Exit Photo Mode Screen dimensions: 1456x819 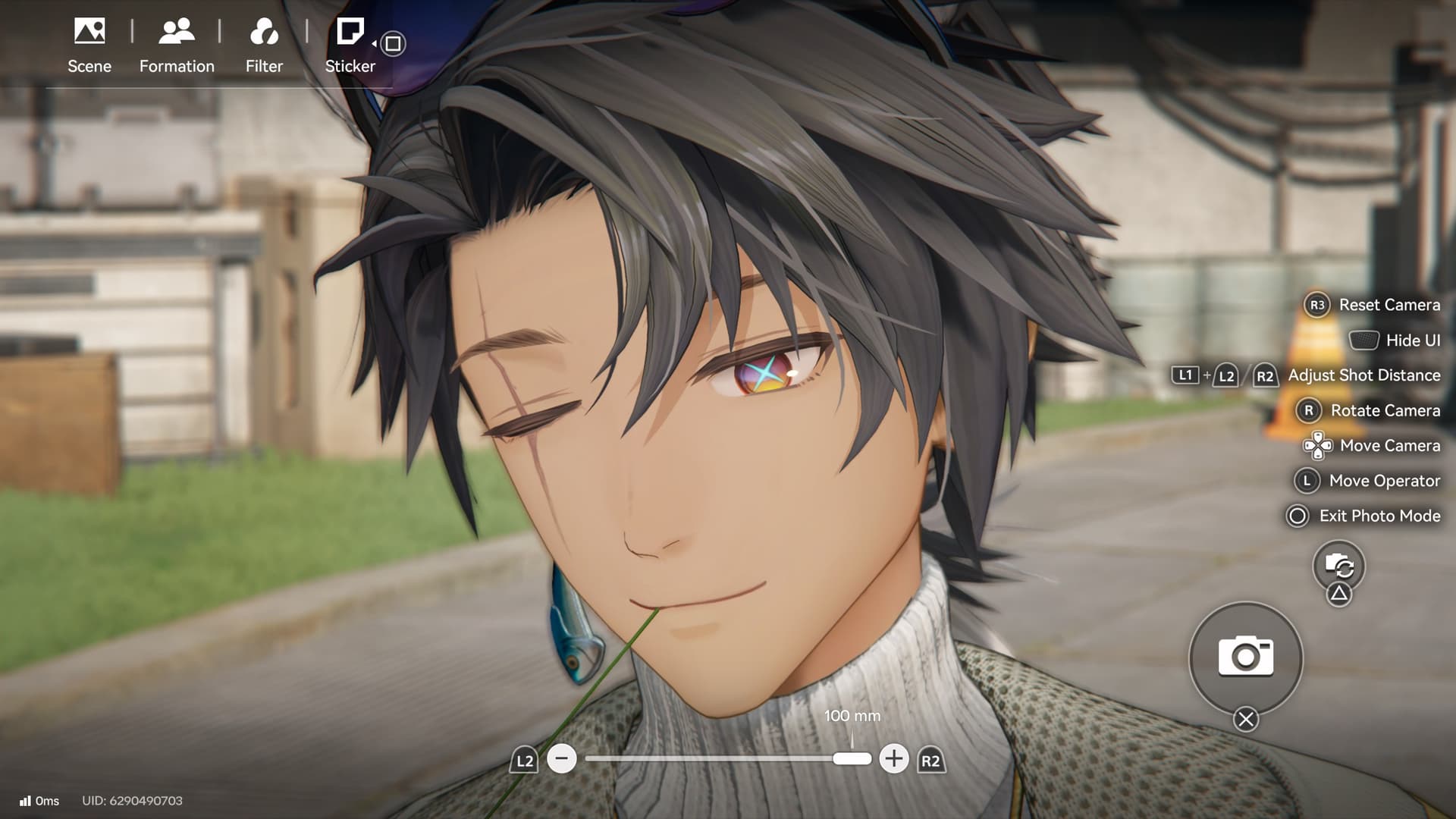pos(1363,516)
